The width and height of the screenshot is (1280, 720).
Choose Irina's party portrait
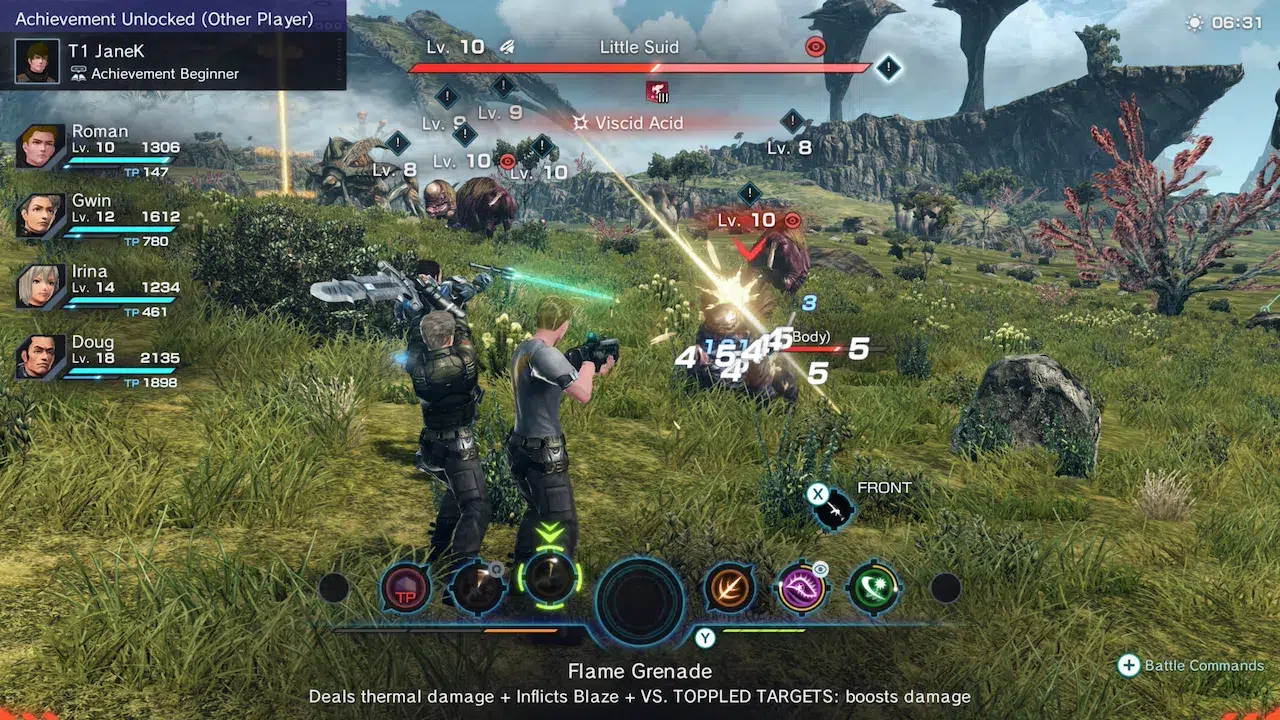(x=41, y=287)
